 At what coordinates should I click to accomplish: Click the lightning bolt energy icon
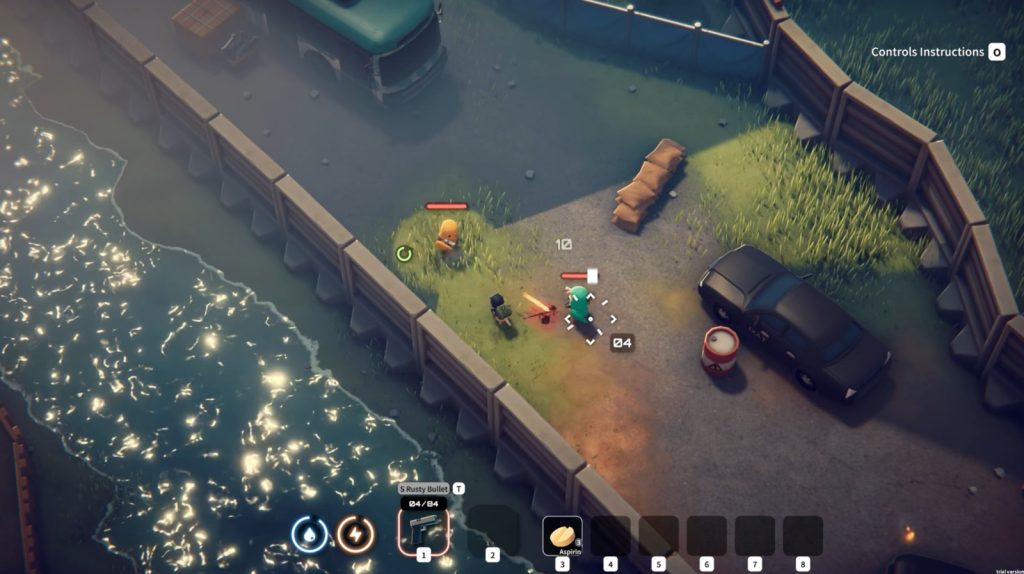(355, 534)
